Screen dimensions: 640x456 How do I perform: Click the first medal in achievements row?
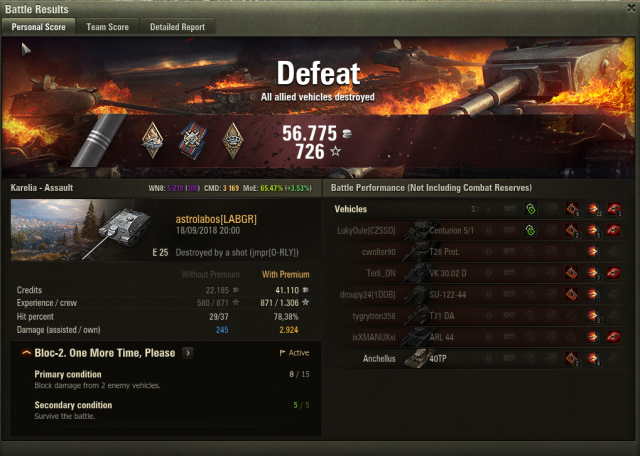[153, 138]
